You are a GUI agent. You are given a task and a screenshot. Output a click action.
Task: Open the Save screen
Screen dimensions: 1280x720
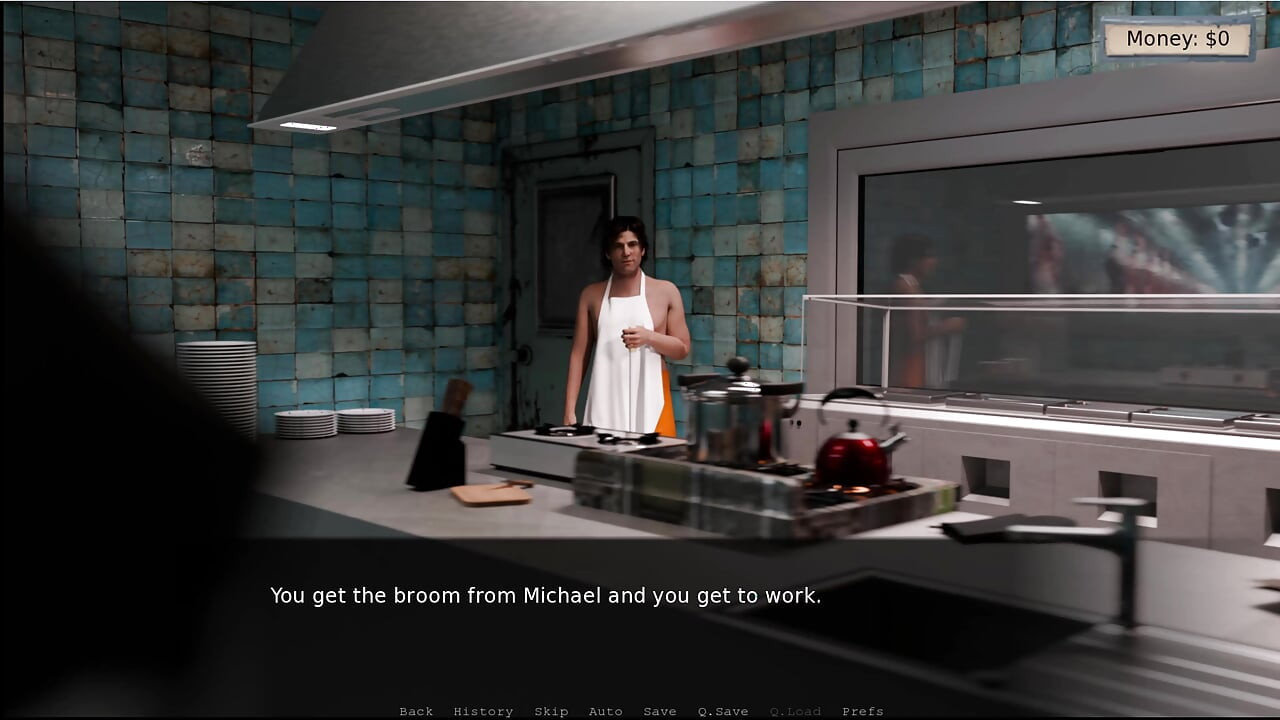point(660,711)
